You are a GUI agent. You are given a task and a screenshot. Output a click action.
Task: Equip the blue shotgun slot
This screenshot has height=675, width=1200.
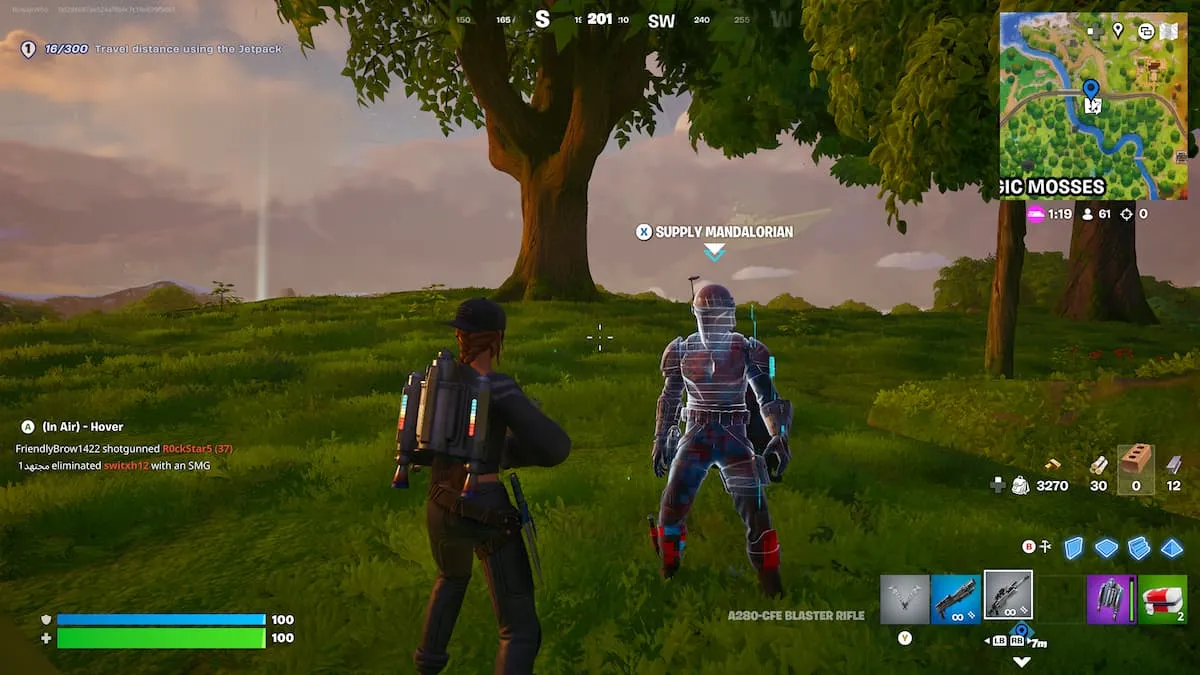955,598
